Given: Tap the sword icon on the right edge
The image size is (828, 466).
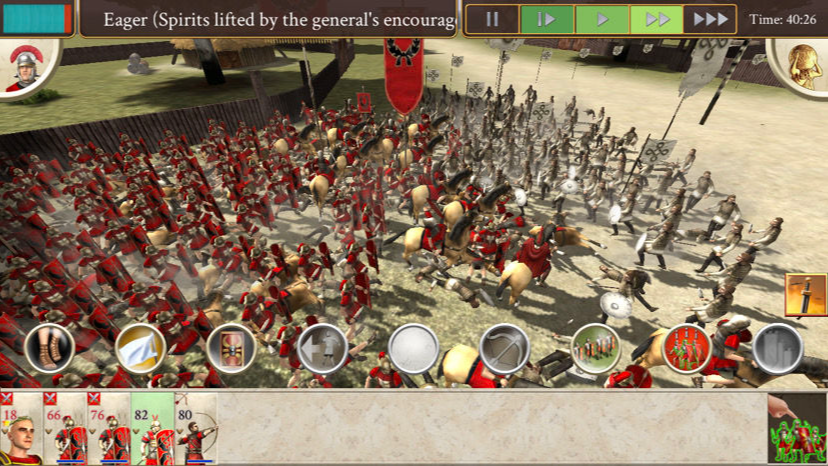Looking at the screenshot, I should (806, 295).
